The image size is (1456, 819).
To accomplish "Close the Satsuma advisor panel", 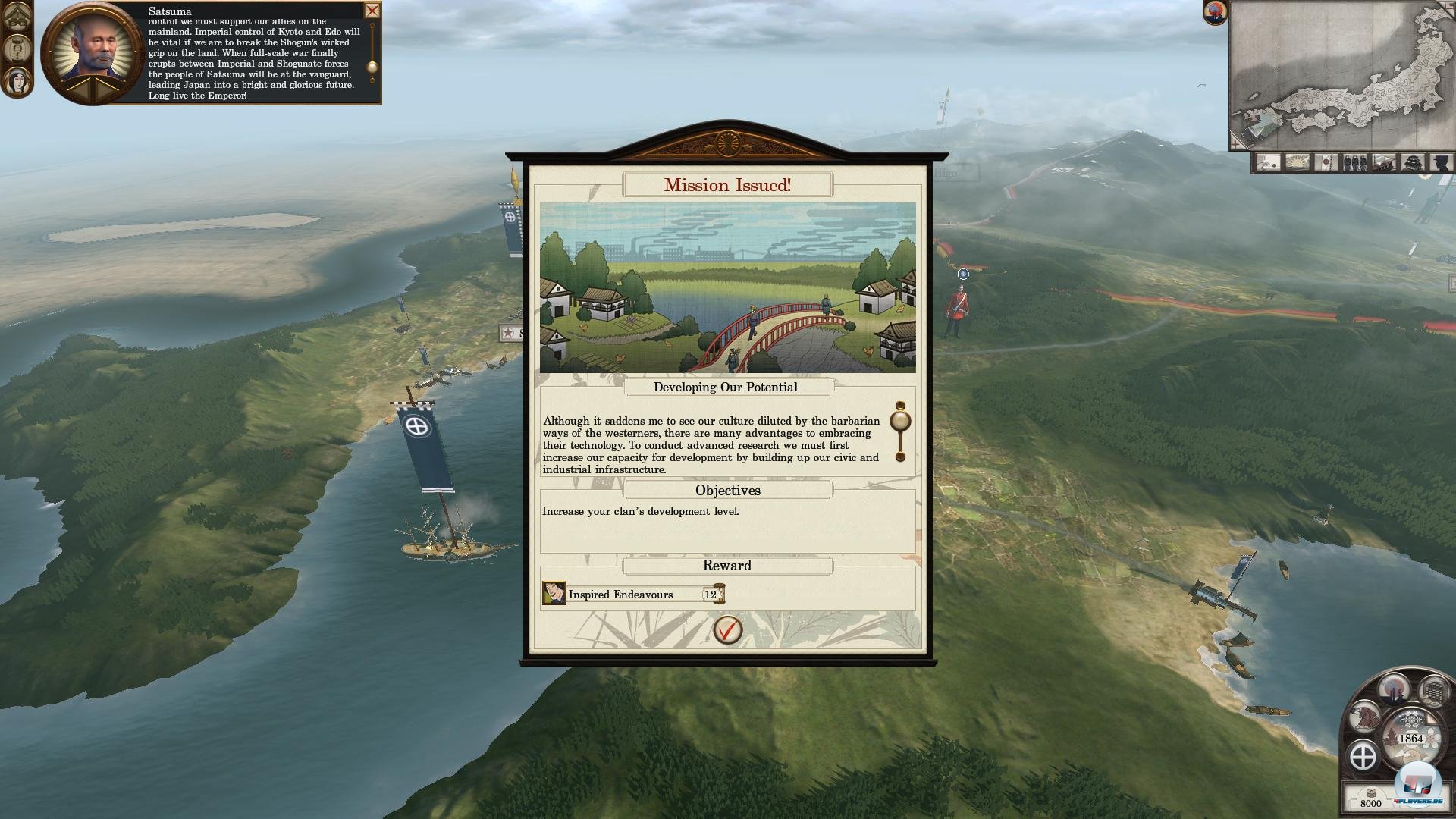I will [372, 11].
